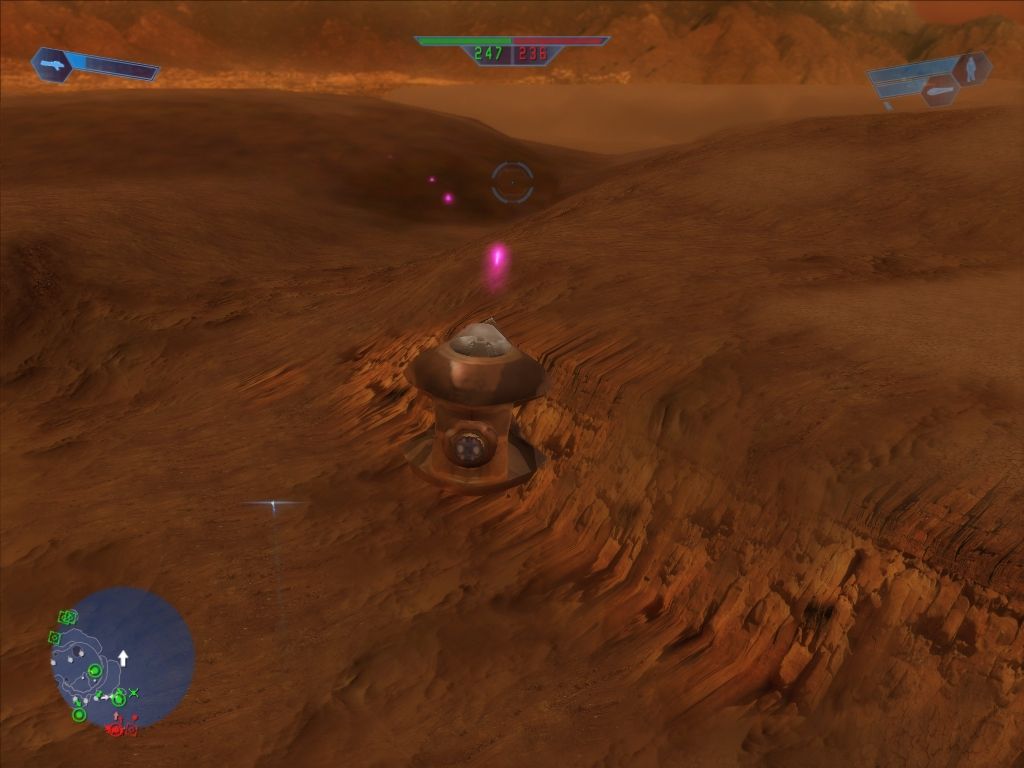Select the blaster weapon icon
Image resolution: width=1024 pixels, height=768 pixels.
tap(50, 64)
